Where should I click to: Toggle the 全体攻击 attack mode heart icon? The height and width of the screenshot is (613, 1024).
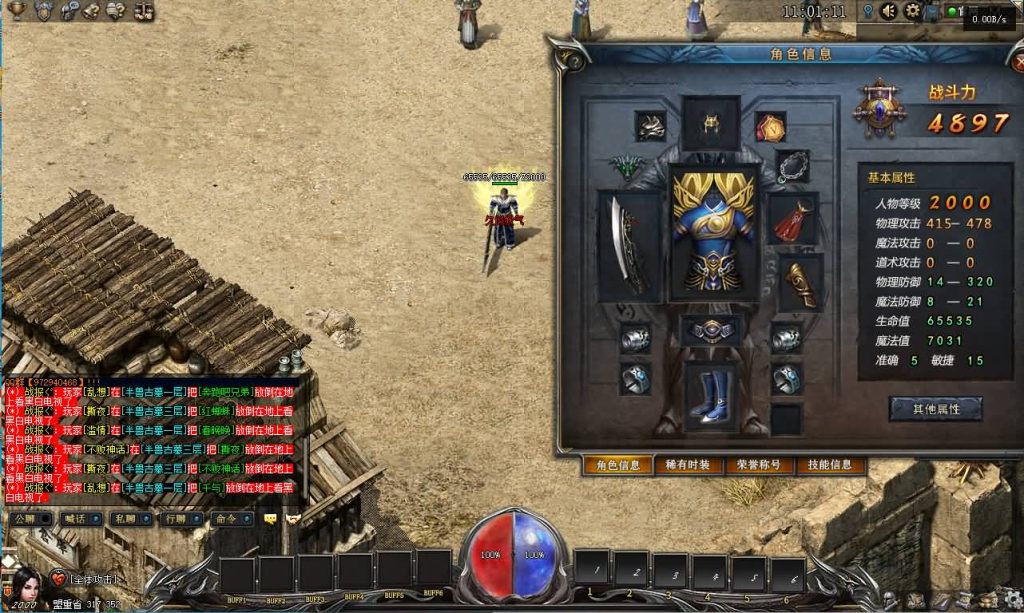(x=59, y=579)
